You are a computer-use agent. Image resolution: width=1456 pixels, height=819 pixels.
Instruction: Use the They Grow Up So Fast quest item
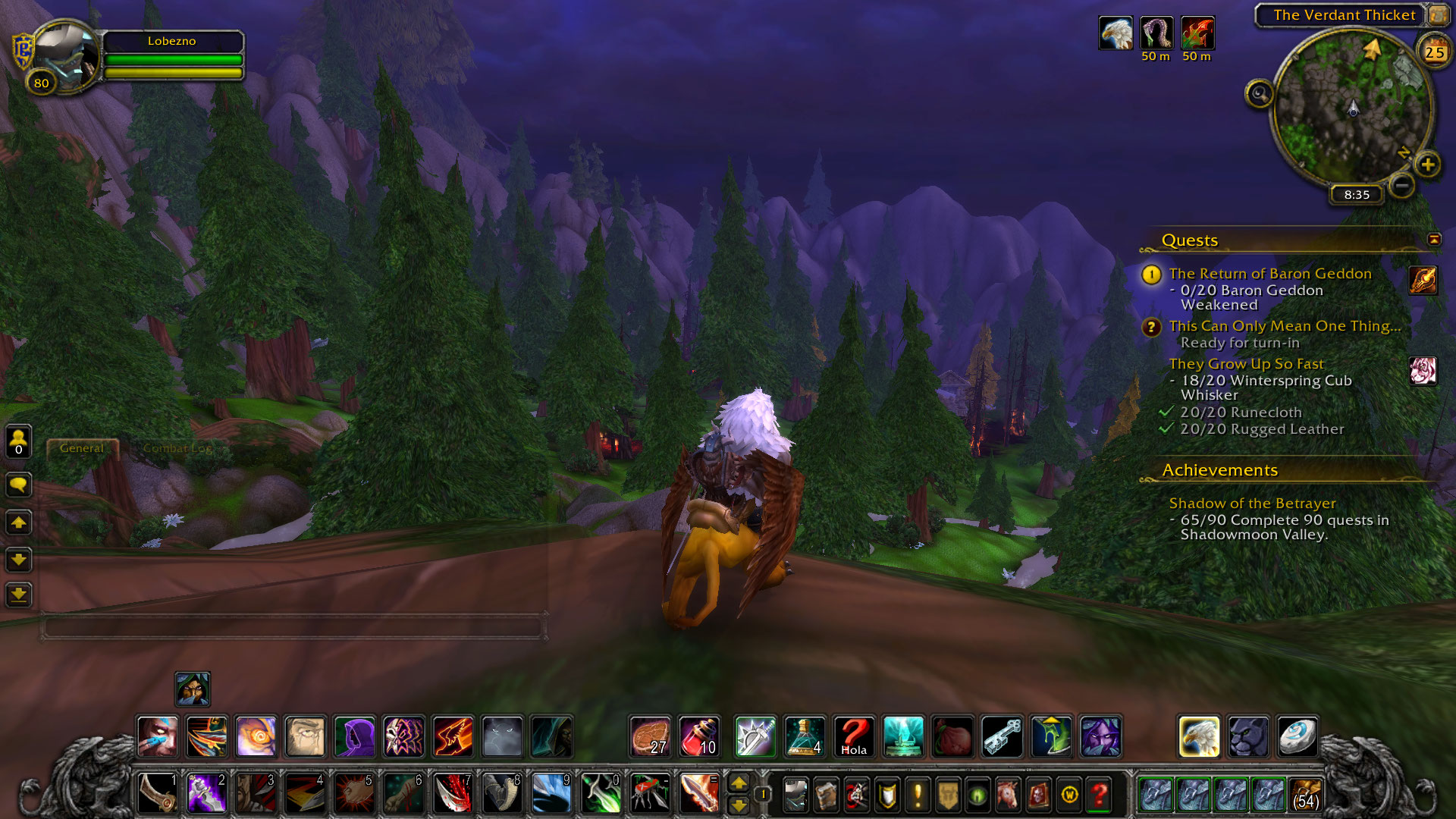point(1423,371)
